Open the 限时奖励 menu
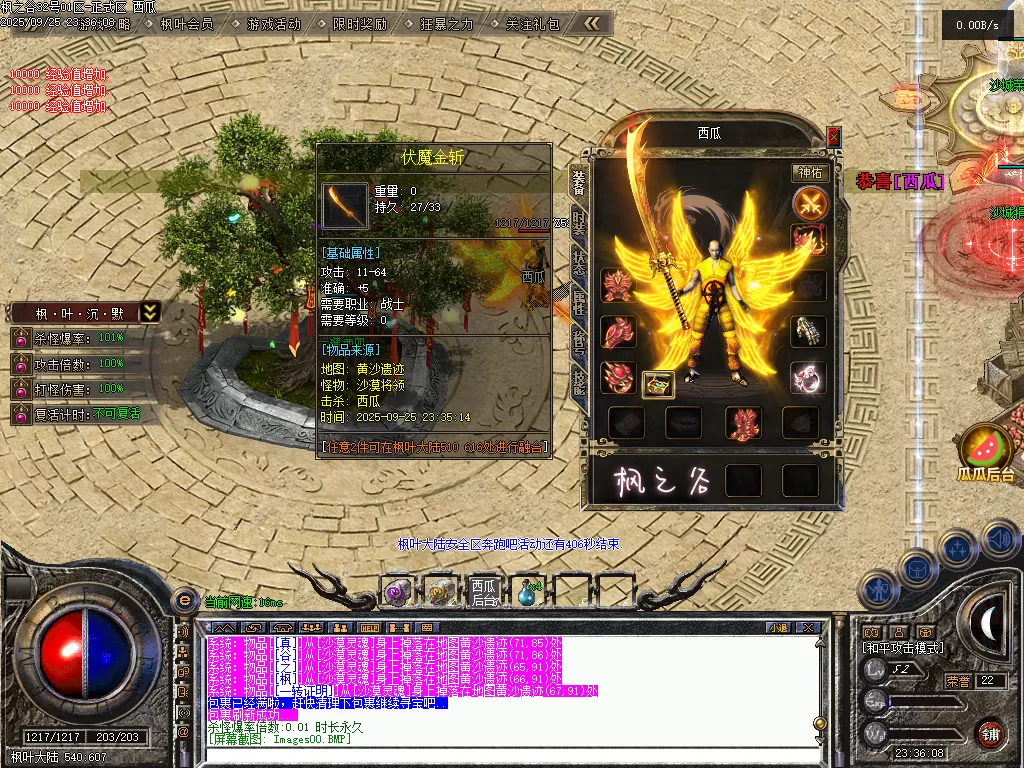The height and width of the screenshot is (768, 1024). [x=360, y=24]
